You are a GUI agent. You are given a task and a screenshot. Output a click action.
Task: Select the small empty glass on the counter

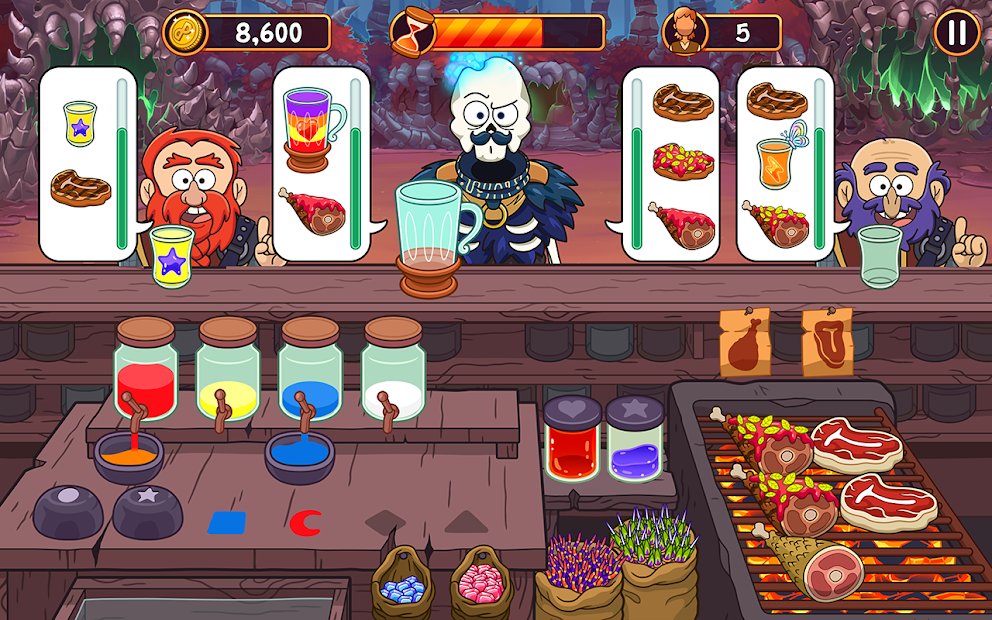[879, 255]
